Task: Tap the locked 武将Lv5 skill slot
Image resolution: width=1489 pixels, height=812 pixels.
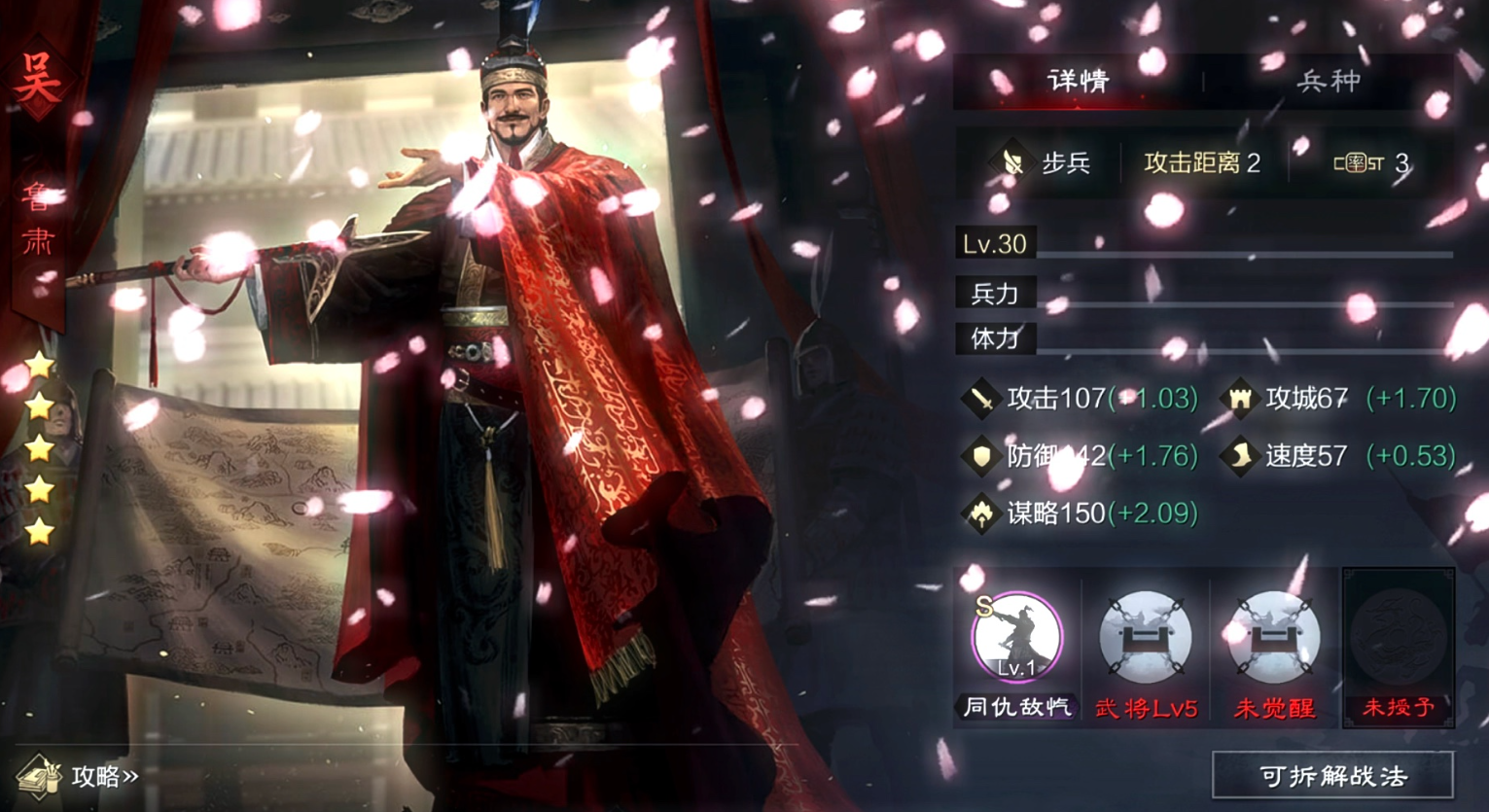Action: pos(1146,640)
